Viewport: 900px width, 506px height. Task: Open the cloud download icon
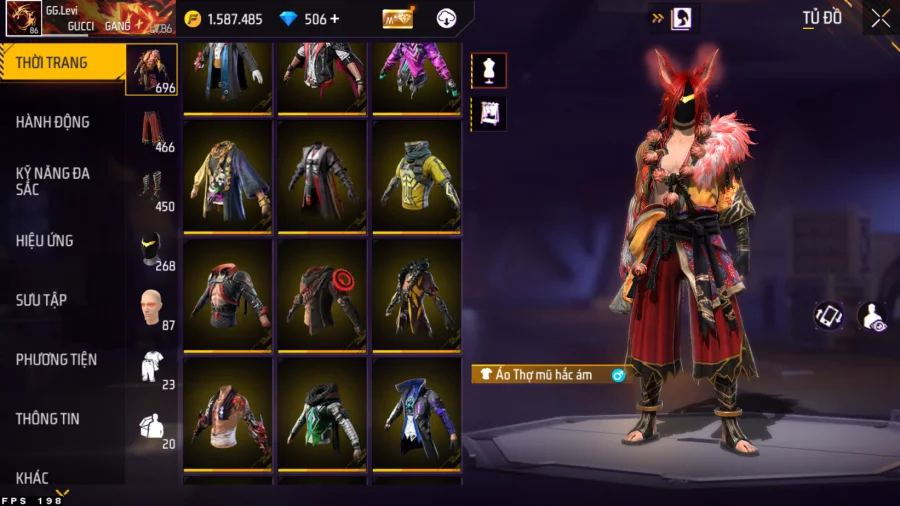click(447, 19)
